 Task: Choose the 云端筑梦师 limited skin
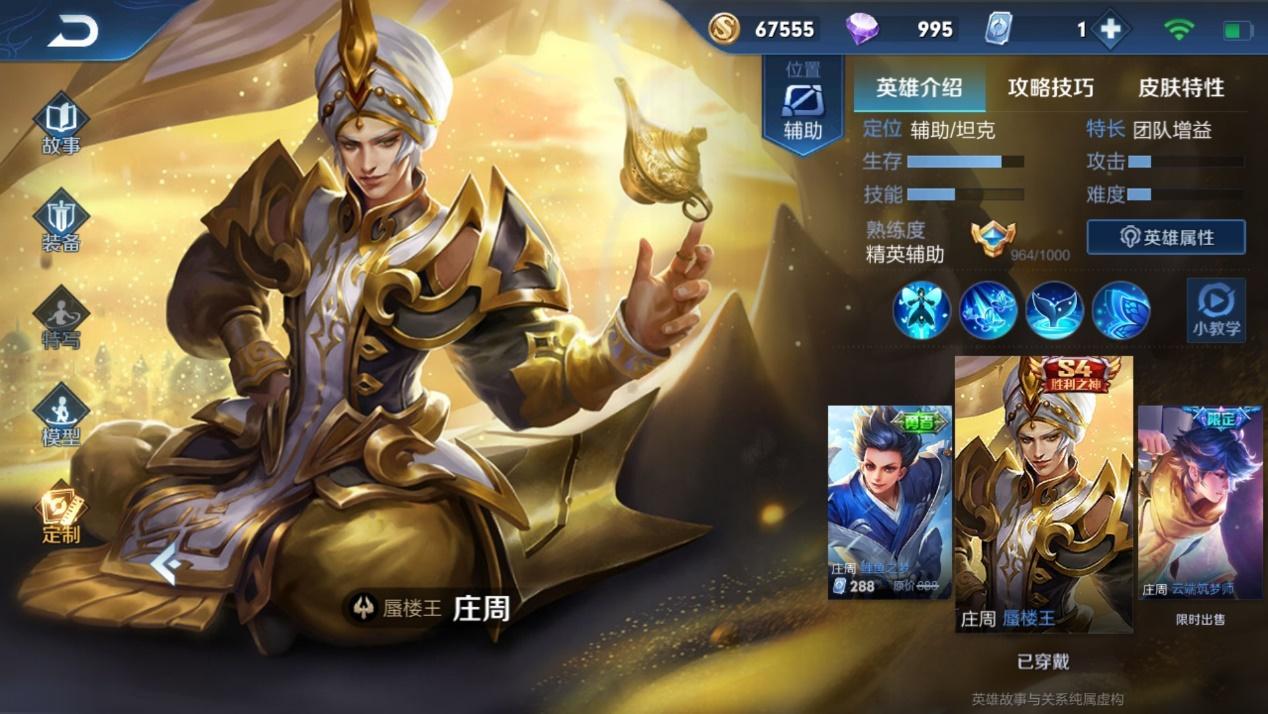click(1200, 502)
